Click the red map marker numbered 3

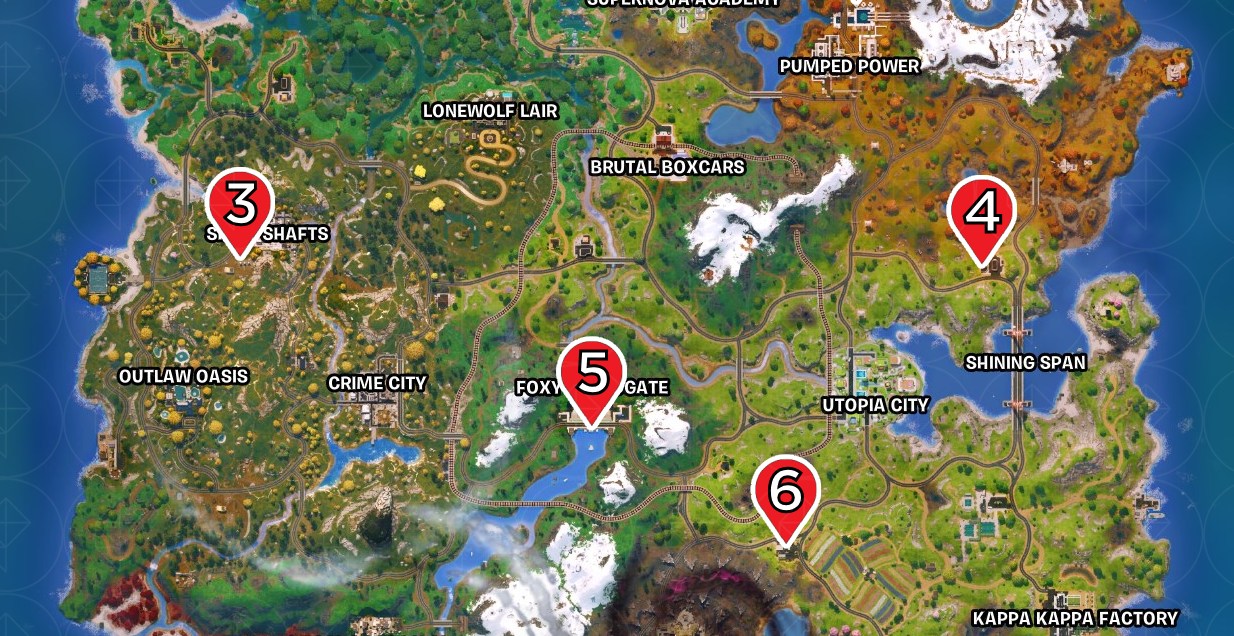[240, 206]
